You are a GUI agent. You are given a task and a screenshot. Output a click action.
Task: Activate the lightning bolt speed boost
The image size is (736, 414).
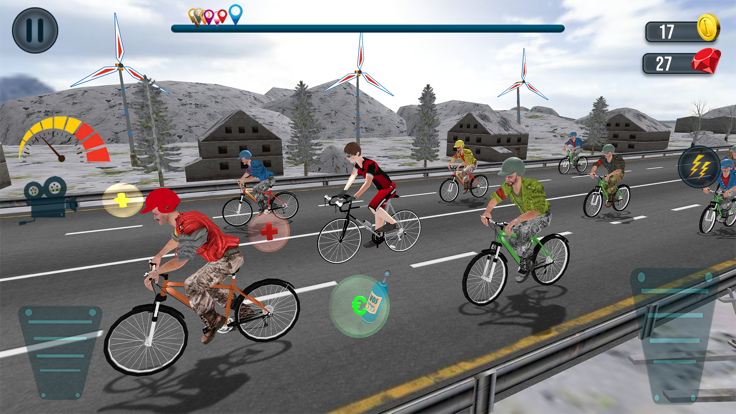click(x=698, y=167)
